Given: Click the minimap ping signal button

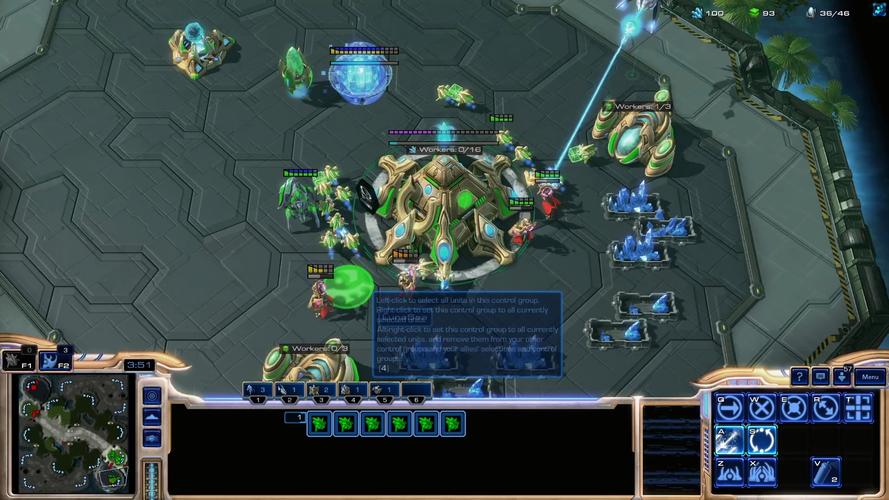Looking at the screenshot, I should point(152,395).
